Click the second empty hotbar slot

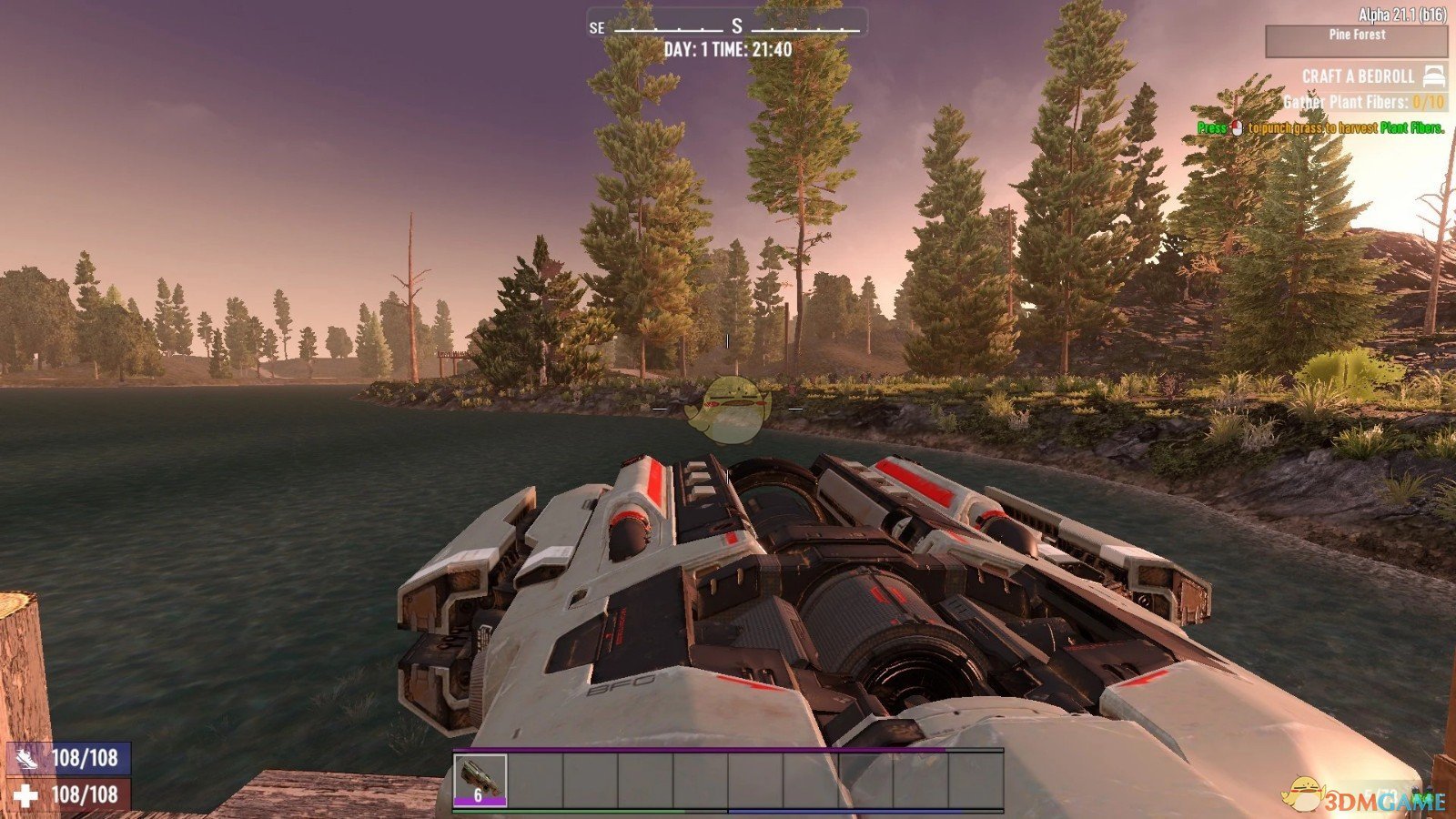point(535,778)
